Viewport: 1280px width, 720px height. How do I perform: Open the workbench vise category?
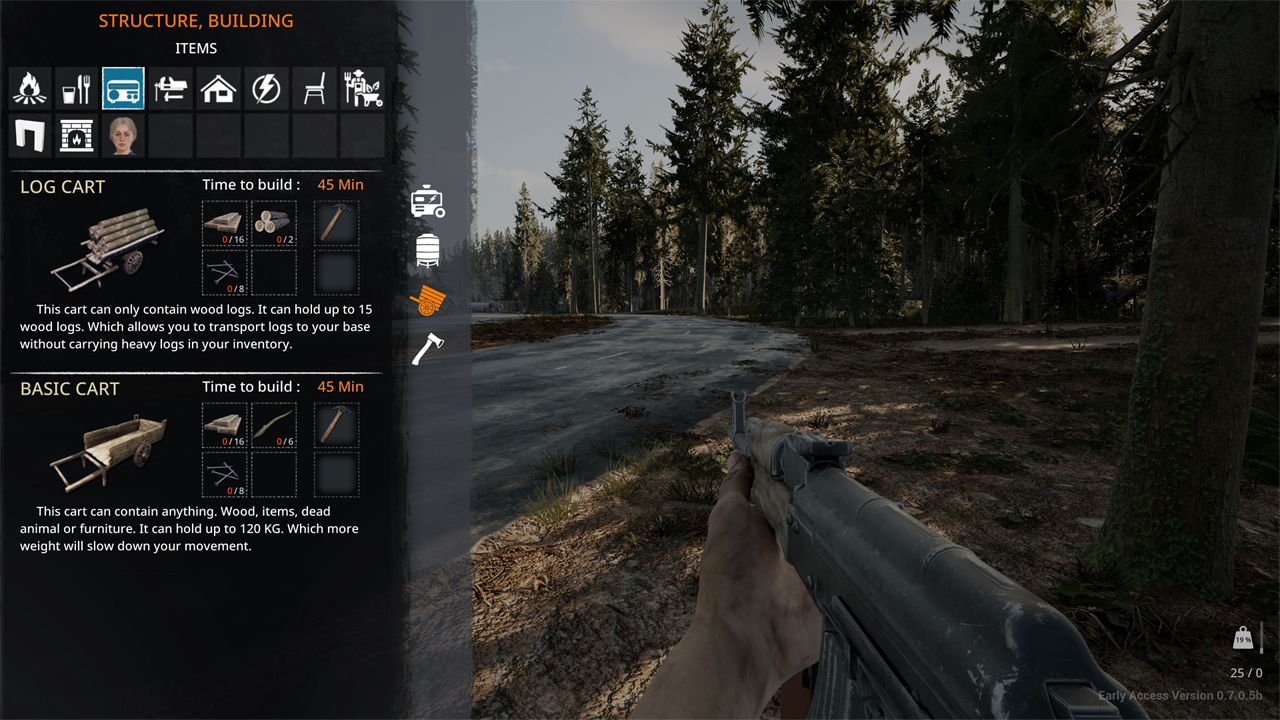coord(171,89)
